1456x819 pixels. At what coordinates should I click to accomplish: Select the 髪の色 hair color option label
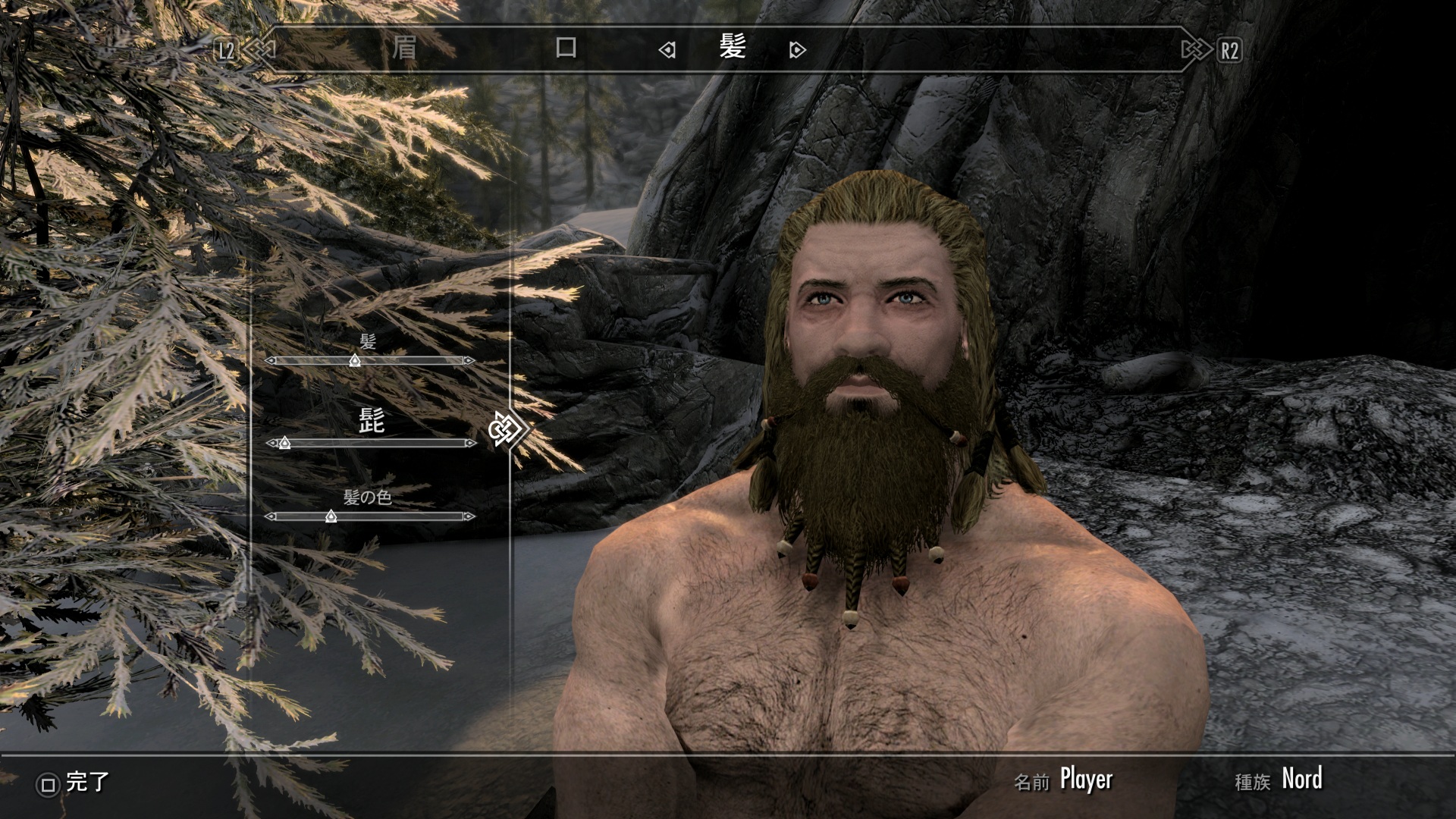click(368, 497)
